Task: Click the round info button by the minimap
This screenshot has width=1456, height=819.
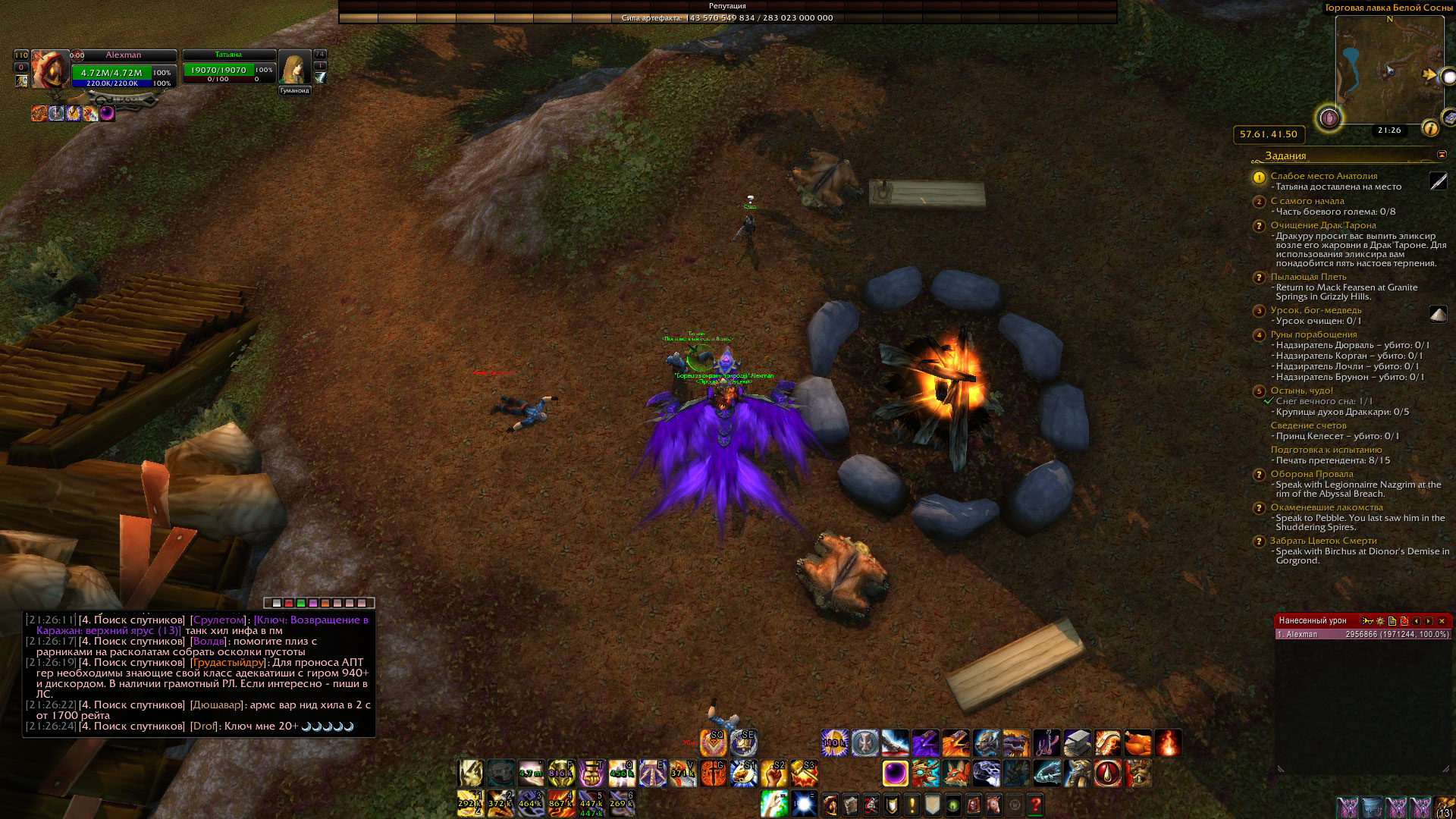Action: [1430, 128]
